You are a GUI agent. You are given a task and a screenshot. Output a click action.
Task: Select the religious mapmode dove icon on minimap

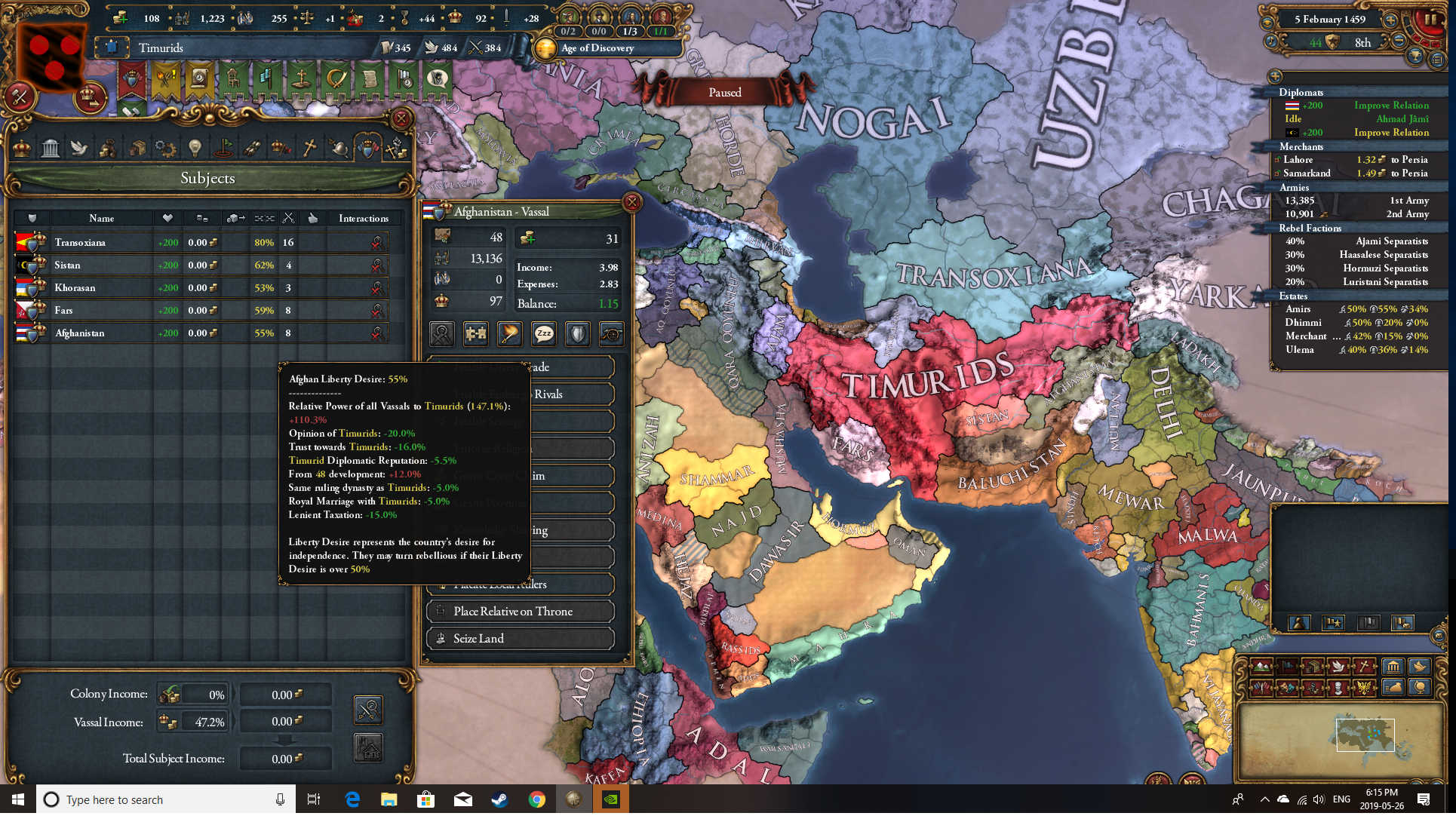pyautogui.click(x=1340, y=667)
